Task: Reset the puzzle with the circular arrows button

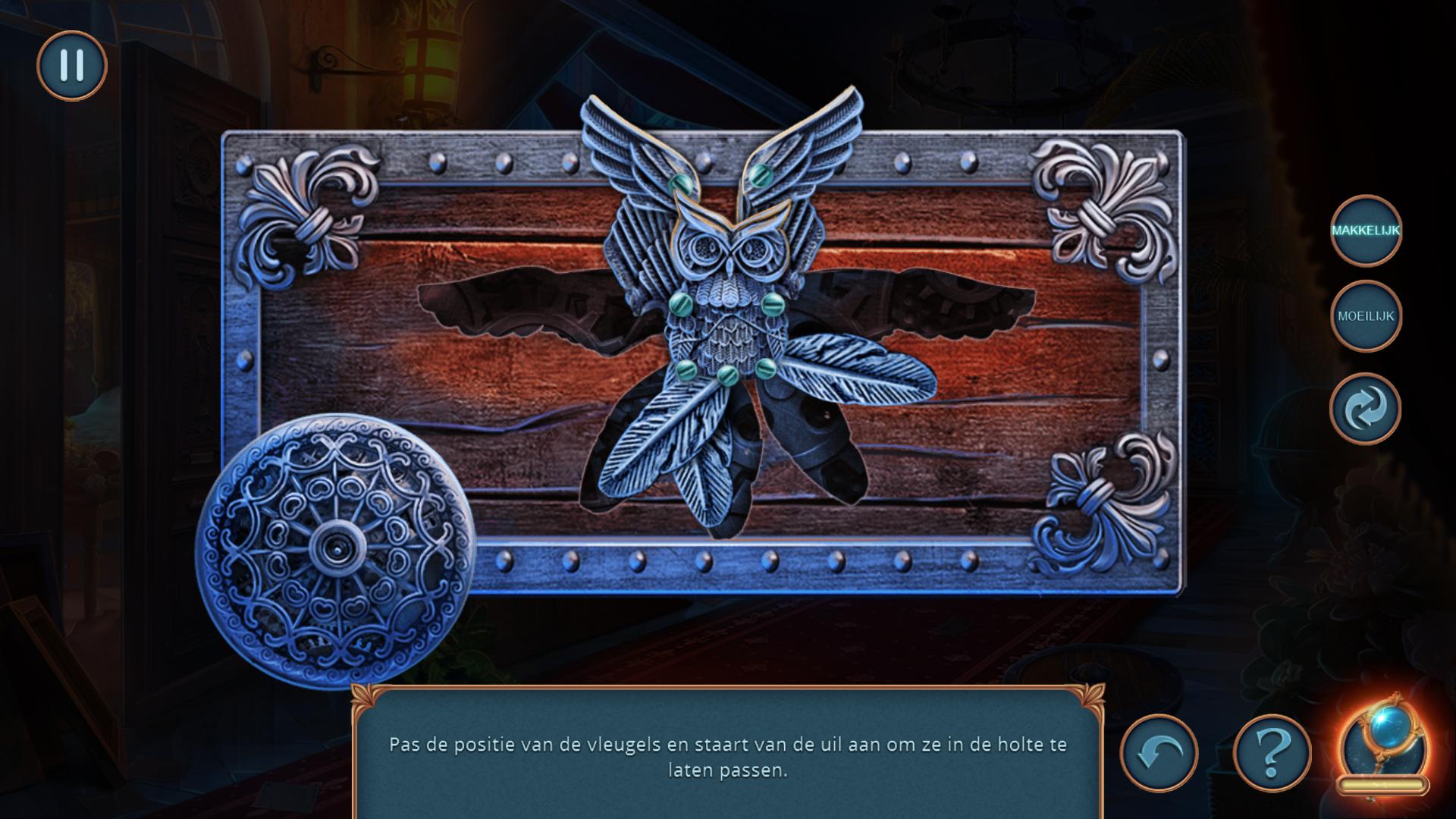Action: 1365,409
